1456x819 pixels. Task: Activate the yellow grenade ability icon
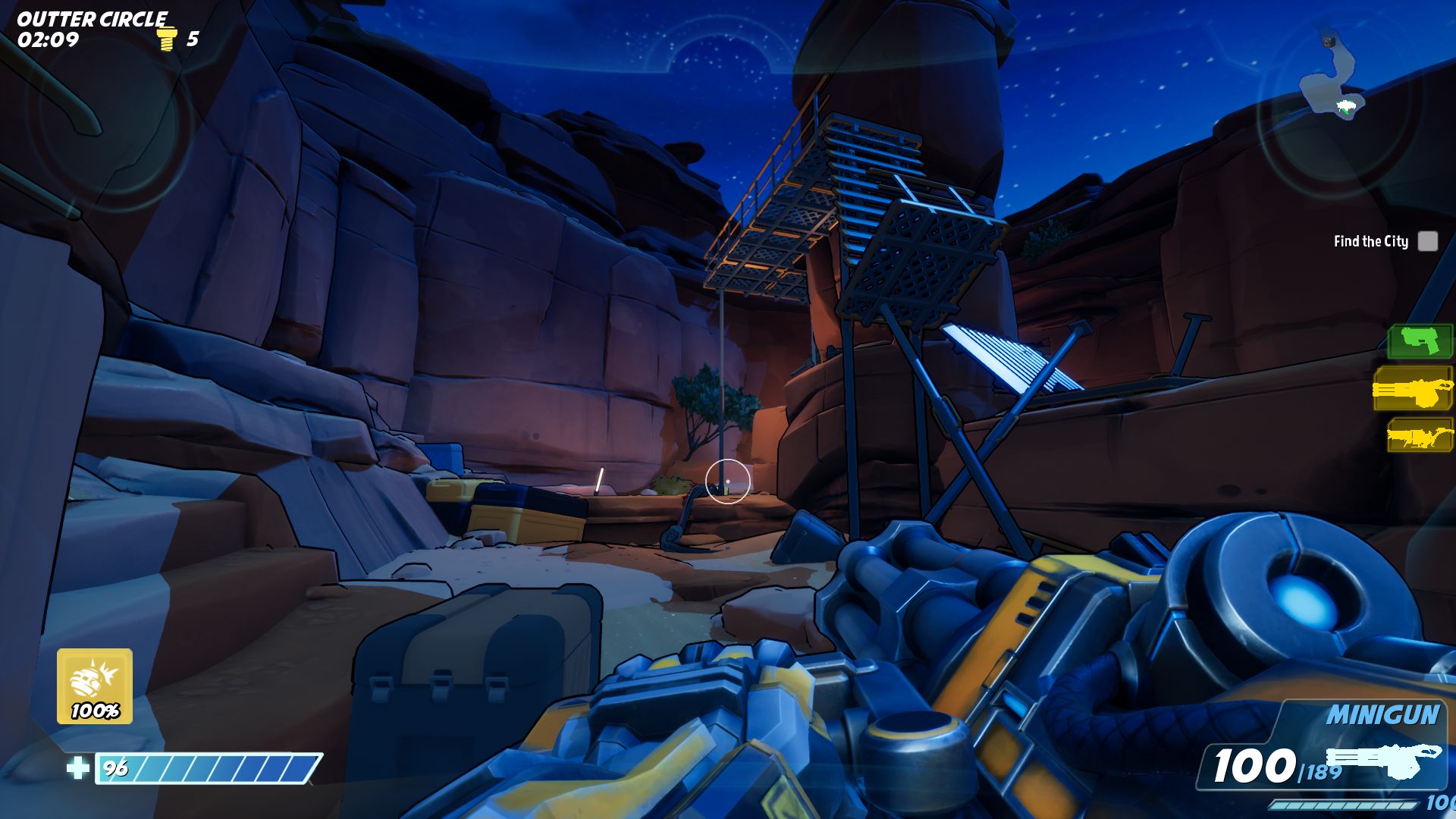pyautogui.click(x=95, y=686)
